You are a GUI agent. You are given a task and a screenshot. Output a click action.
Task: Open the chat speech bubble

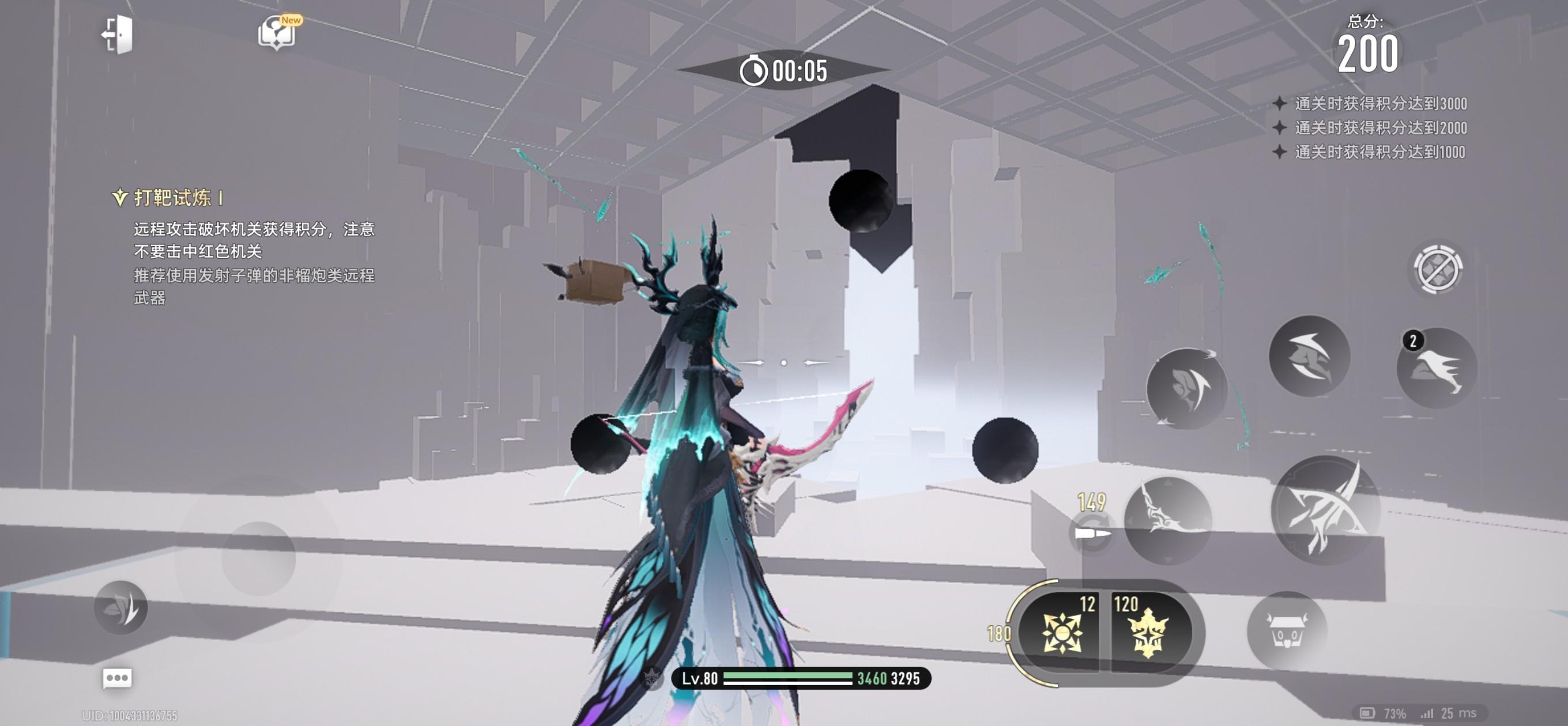point(117,678)
